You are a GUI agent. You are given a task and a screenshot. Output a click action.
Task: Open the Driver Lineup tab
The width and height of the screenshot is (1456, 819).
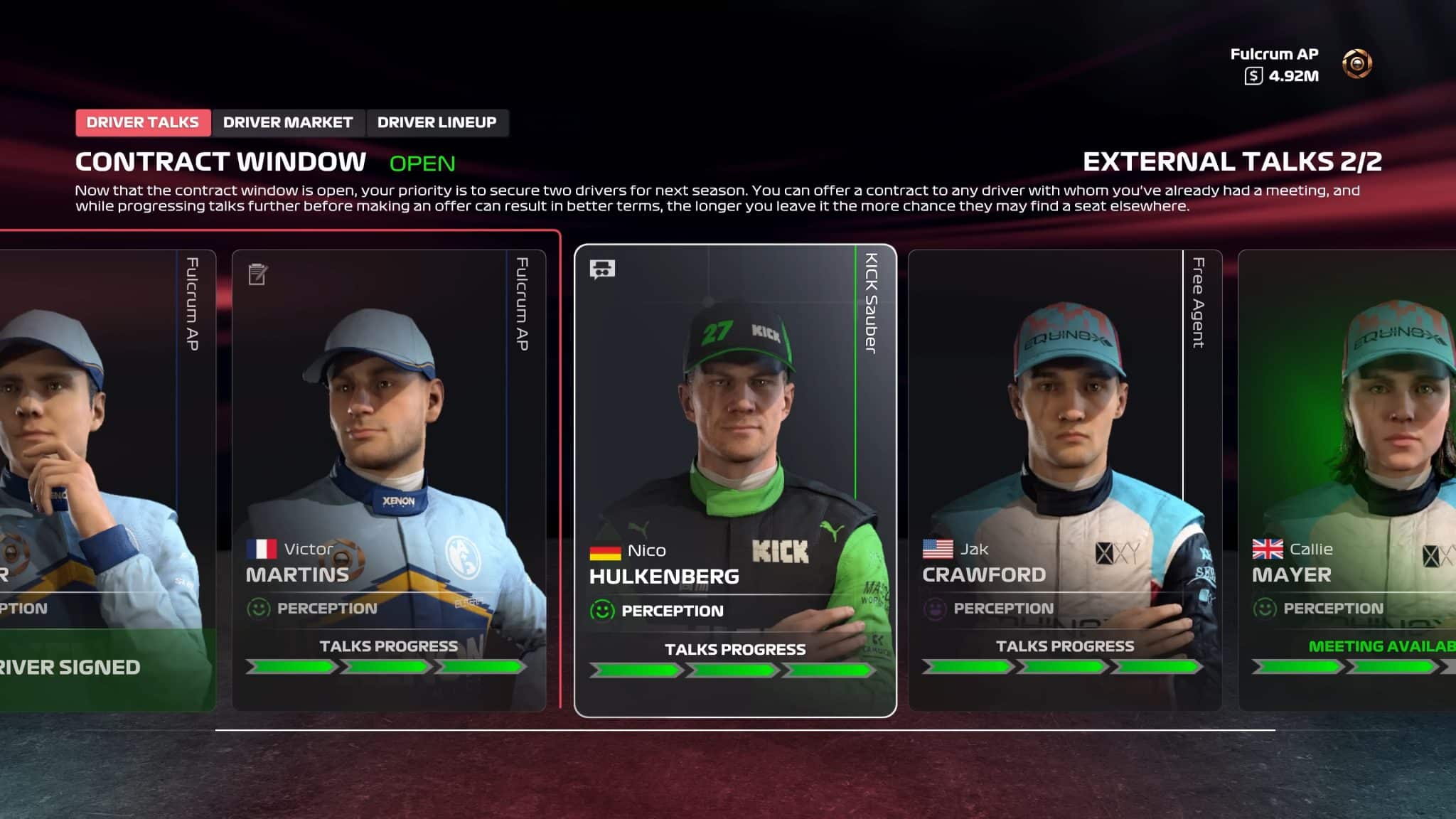tap(437, 122)
